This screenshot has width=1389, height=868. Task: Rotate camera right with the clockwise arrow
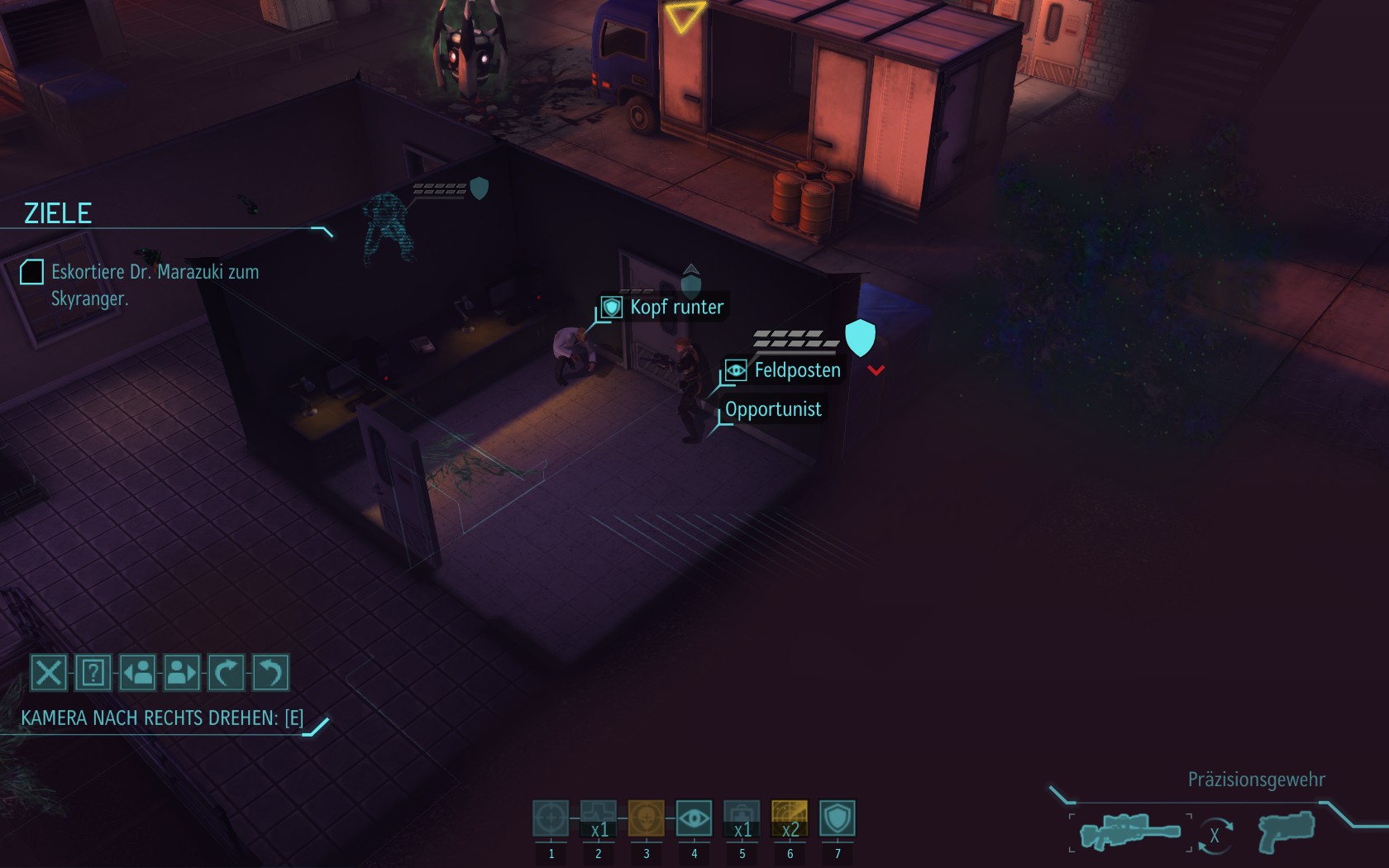click(226, 673)
